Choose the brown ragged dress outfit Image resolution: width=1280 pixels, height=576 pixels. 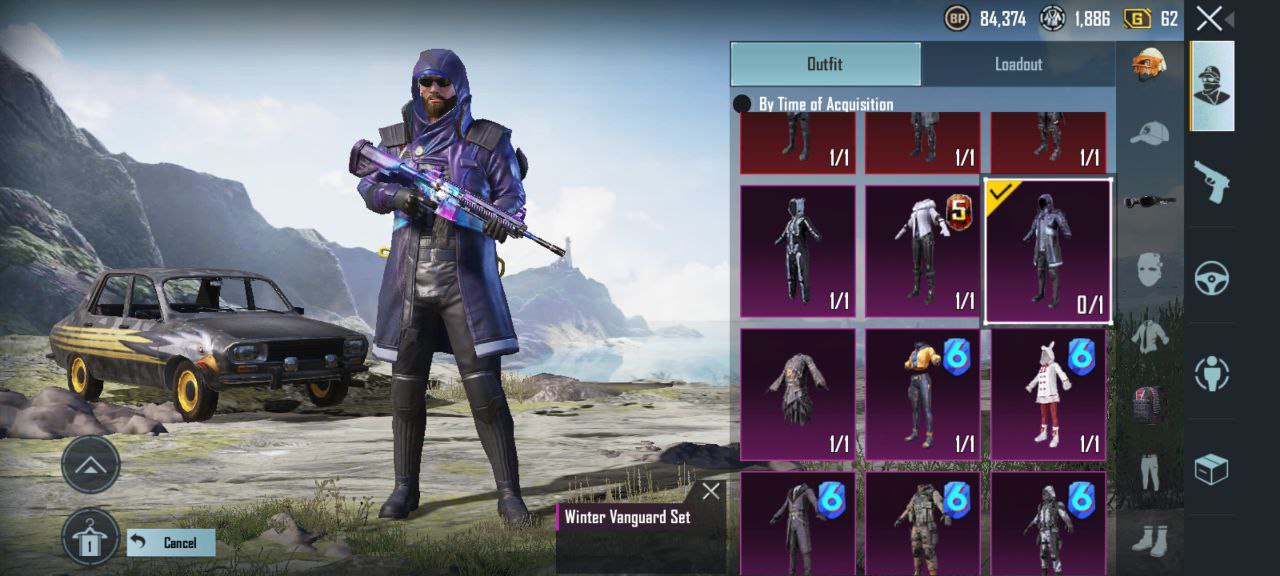click(798, 395)
